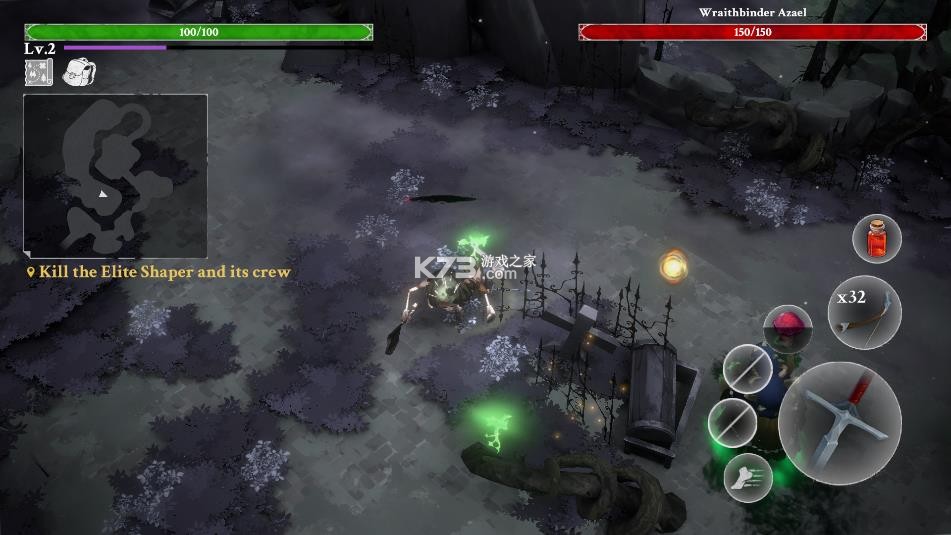Open the backpack inventory
951x535 pixels.
tap(78, 72)
